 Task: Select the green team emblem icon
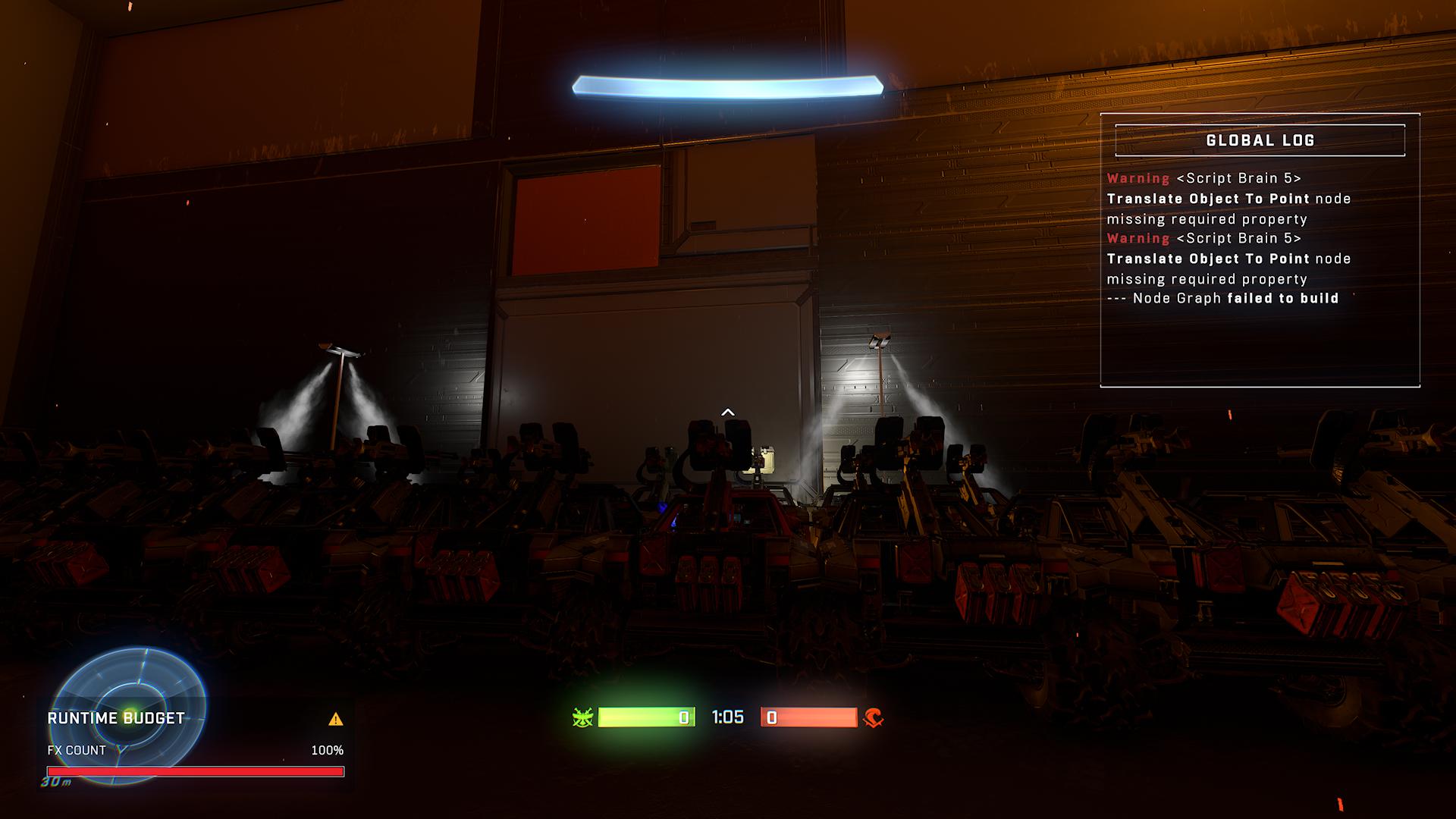coord(582,717)
